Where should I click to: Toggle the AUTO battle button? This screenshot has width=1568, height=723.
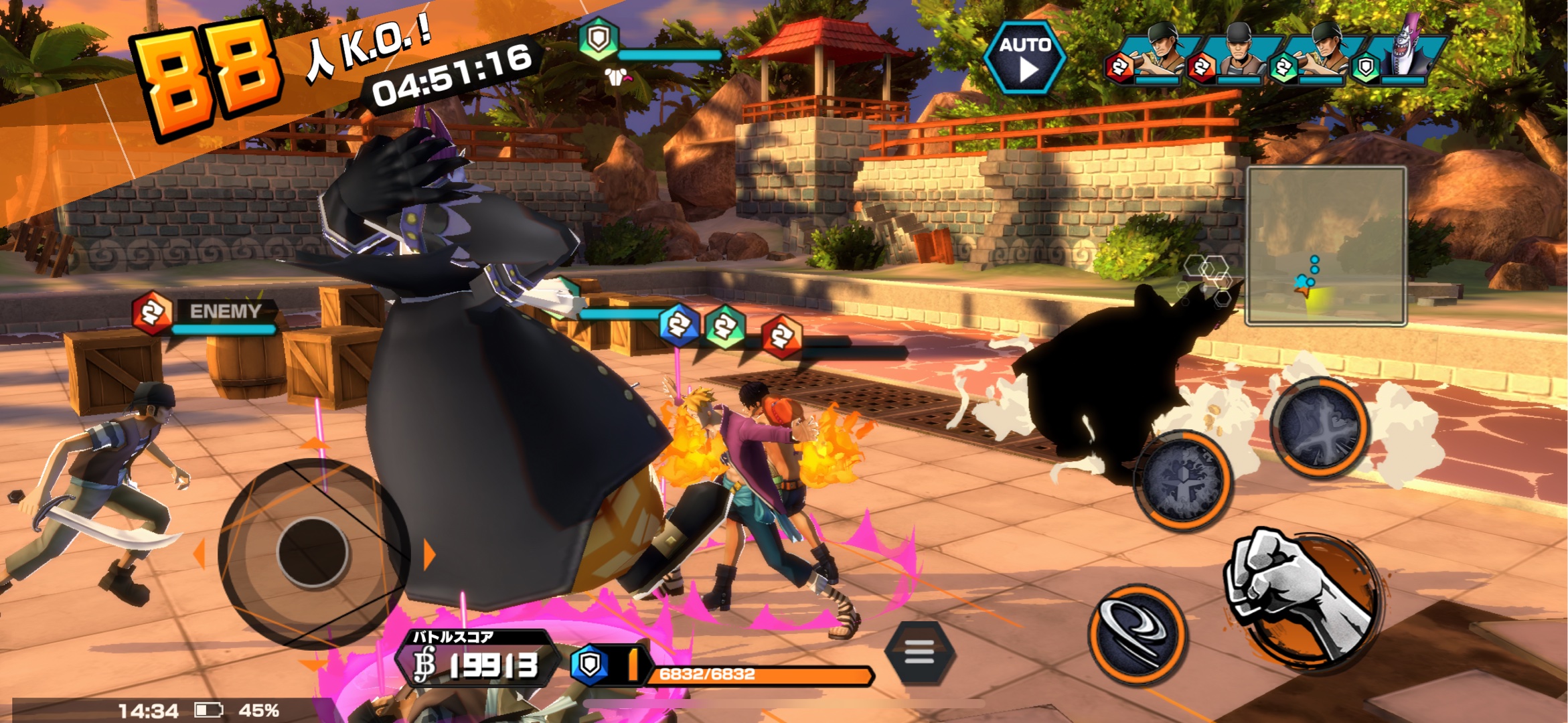tap(1024, 58)
